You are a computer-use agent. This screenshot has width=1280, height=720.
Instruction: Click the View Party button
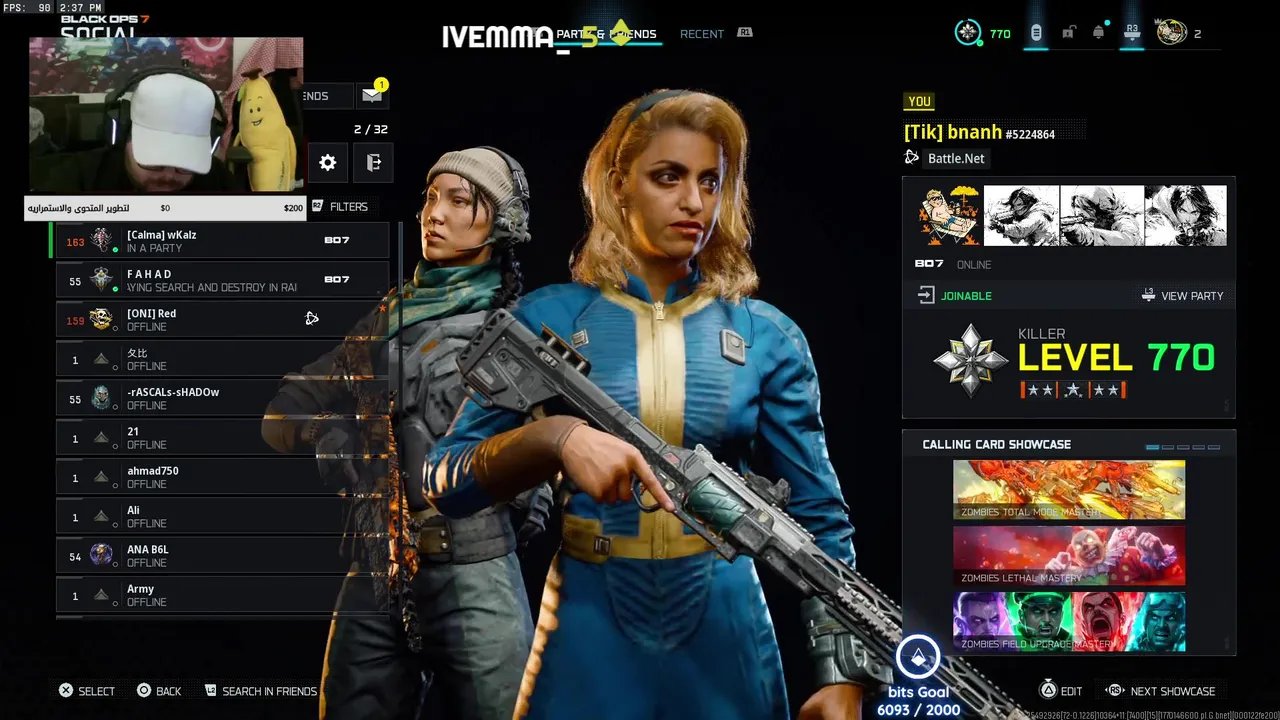(1182, 296)
